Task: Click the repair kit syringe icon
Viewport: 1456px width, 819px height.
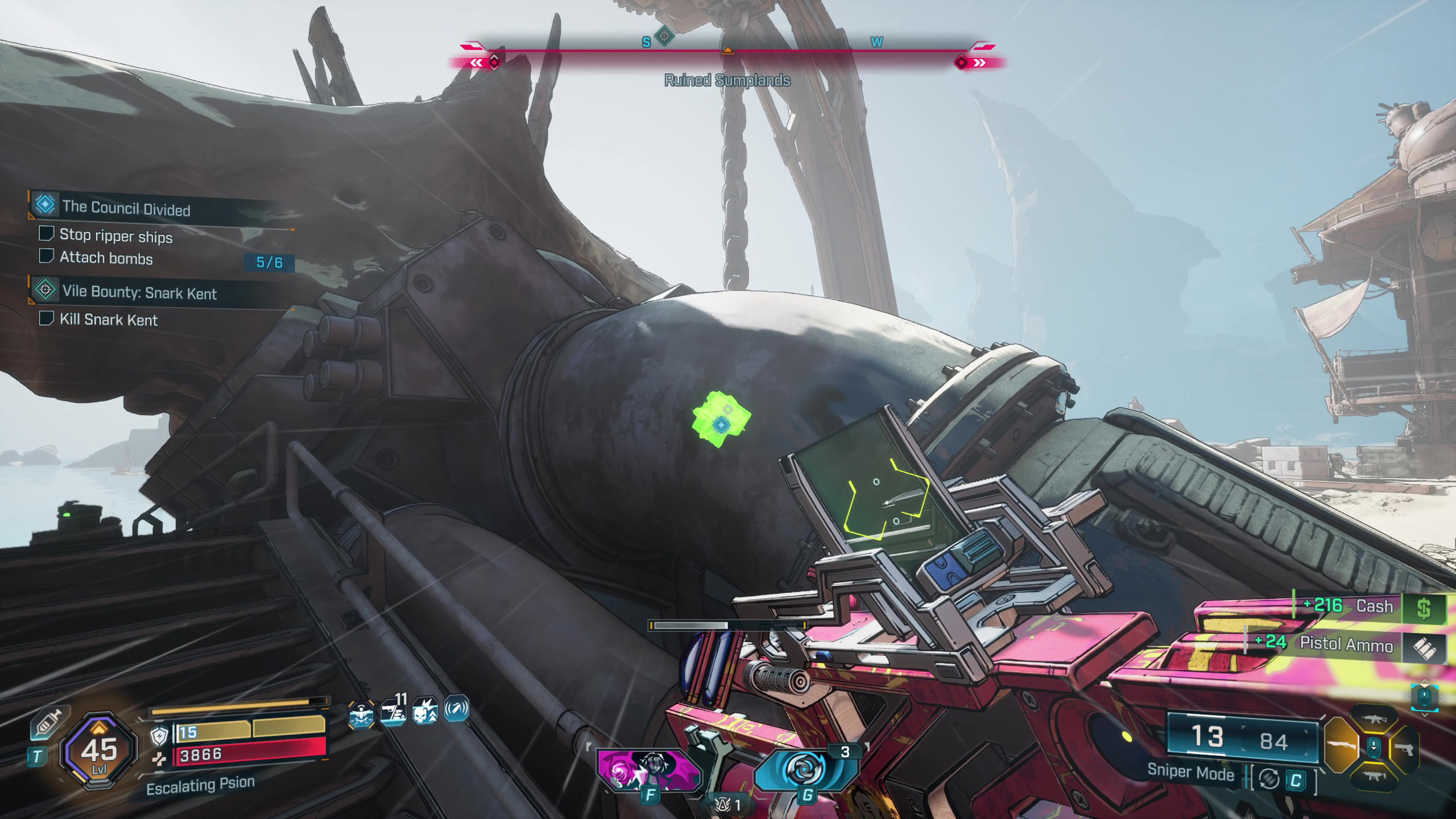Action: [x=49, y=725]
